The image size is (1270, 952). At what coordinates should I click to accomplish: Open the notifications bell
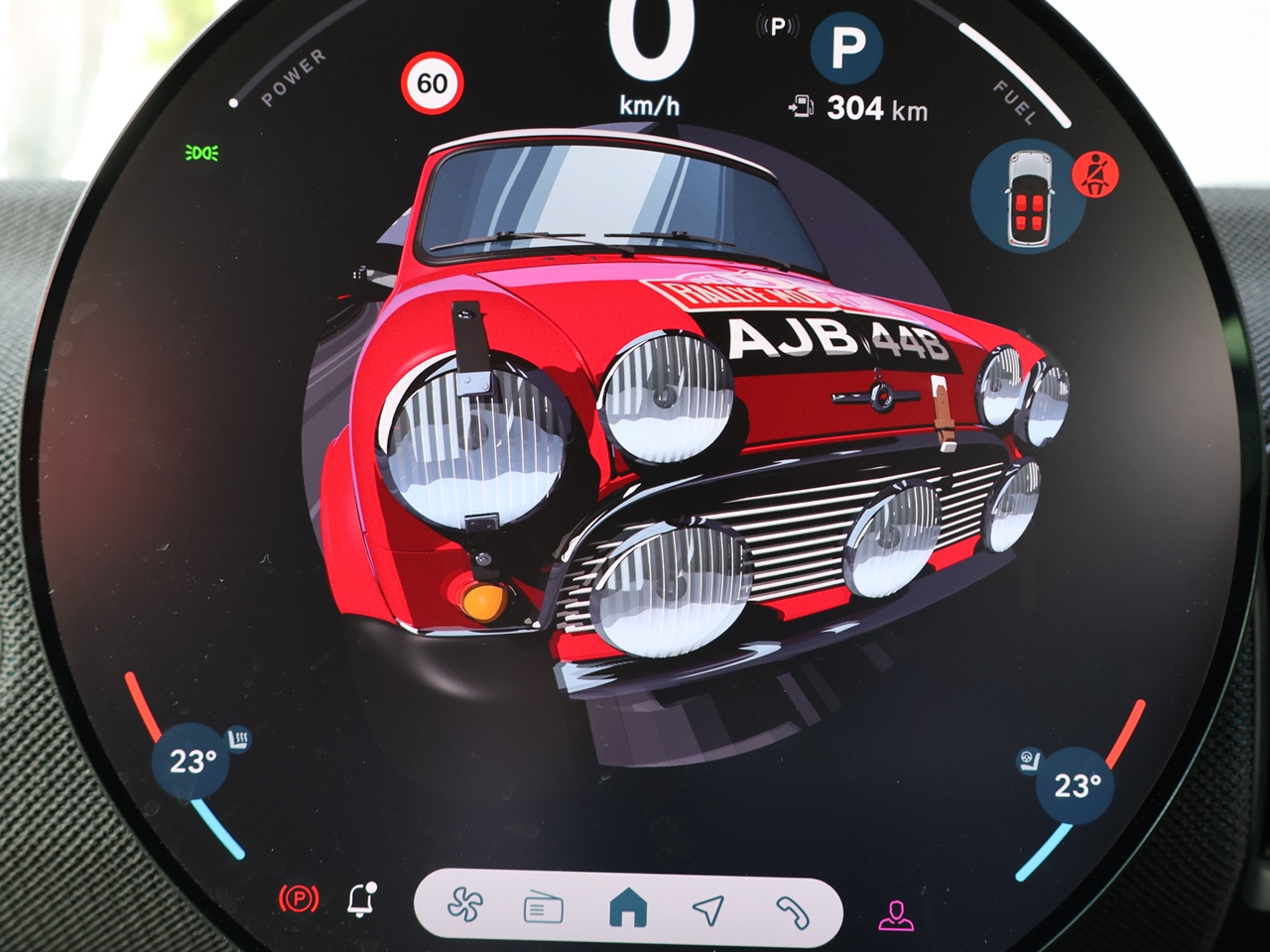click(x=361, y=898)
